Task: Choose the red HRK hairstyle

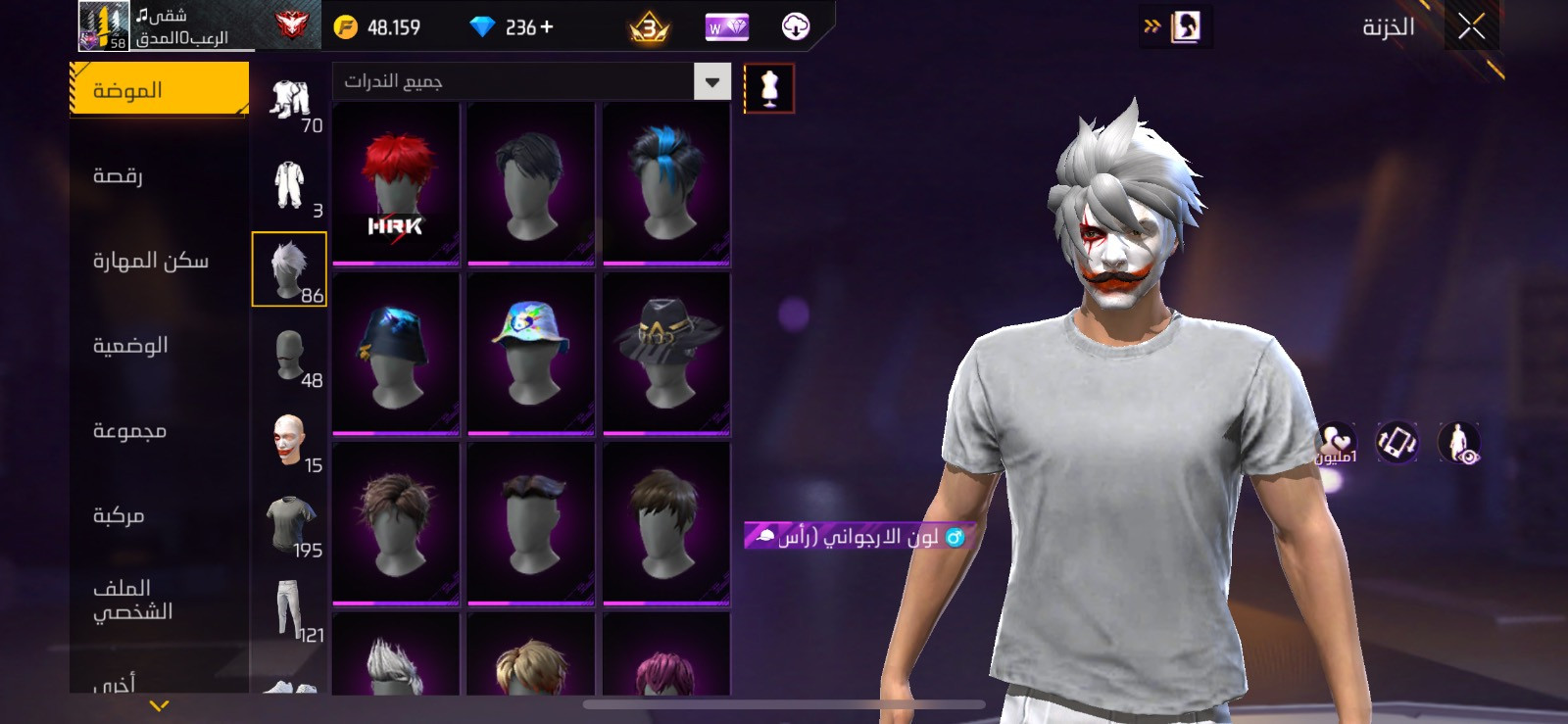Action: 396,184
